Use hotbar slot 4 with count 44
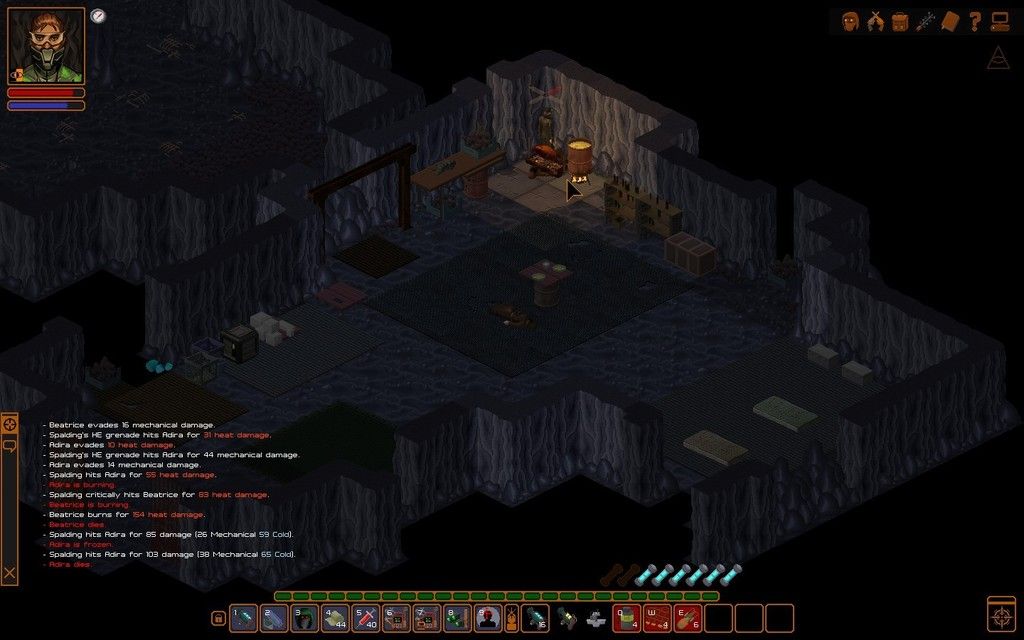 (x=335, y=618)
